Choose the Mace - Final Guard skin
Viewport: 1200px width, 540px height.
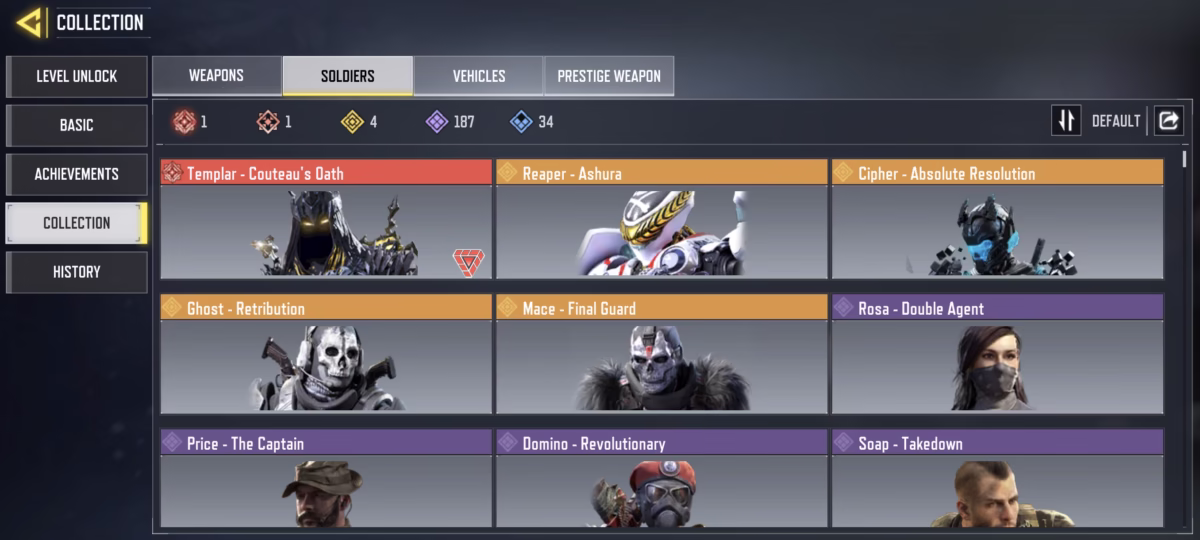click(661, 354)
